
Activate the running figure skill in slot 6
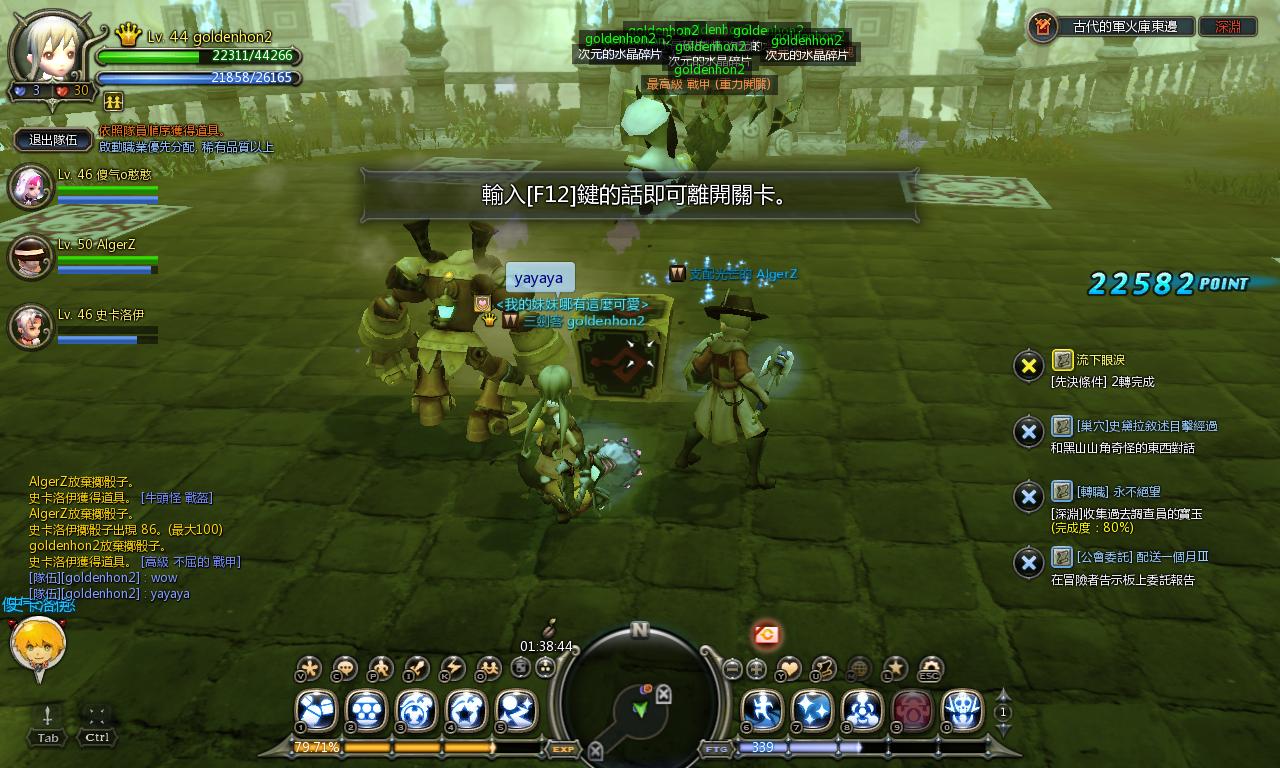[x=762, y=711]
